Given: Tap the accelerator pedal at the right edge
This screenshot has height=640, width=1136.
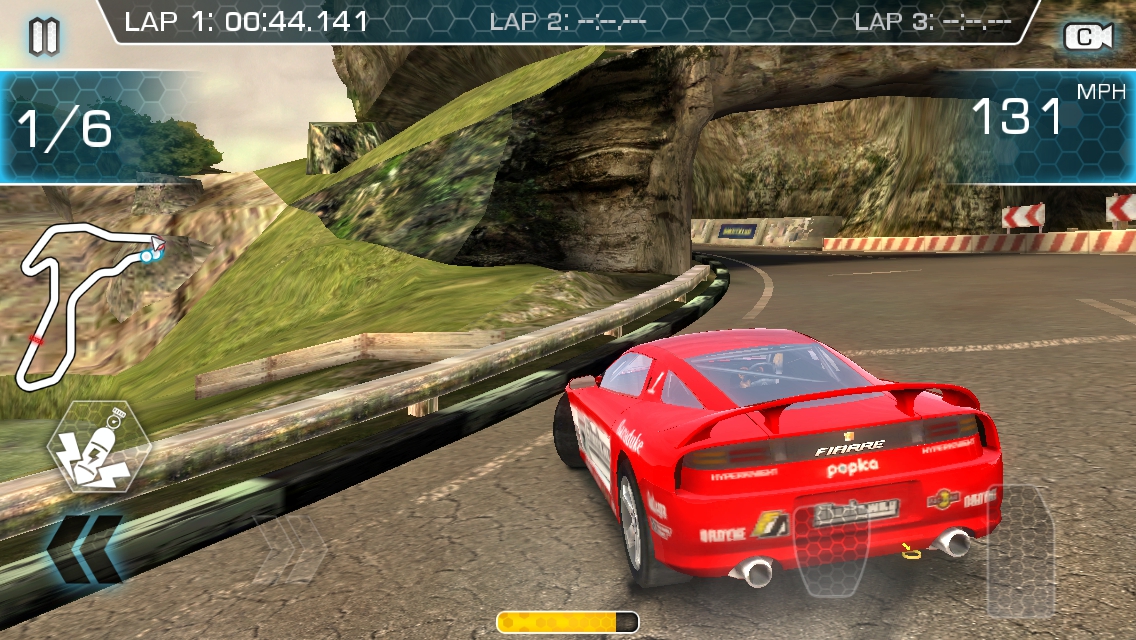Looking at the screenshot, I should pyautogui.click(x=1020, y=549).
